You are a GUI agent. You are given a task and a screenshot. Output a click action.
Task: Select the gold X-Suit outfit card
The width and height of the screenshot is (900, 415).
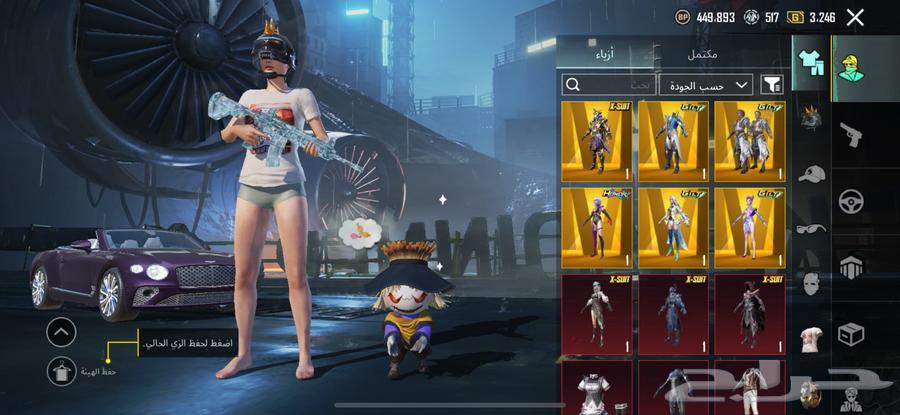click(596, 141)
